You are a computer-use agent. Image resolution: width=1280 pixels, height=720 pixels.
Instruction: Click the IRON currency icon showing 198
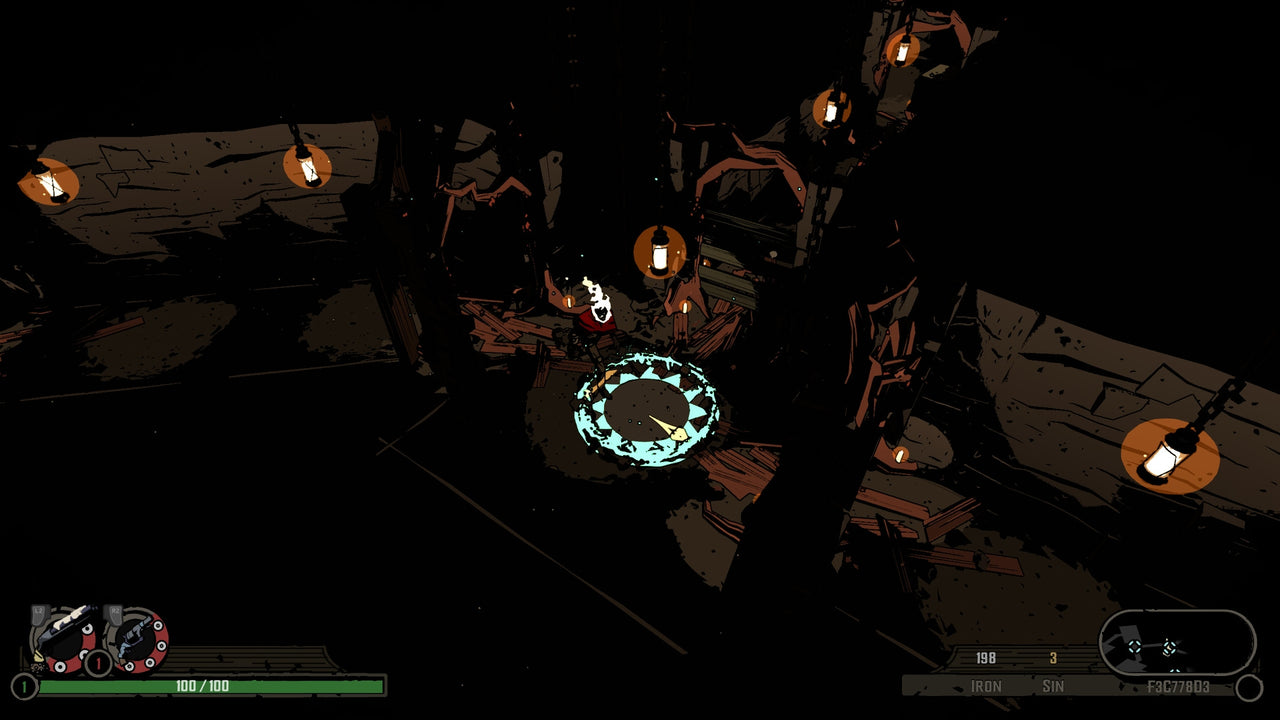[x=986, y=659]
